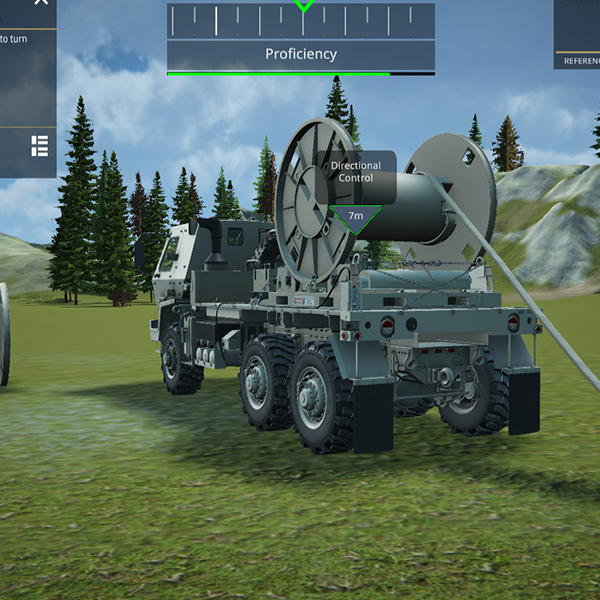Open the task list icon
The image size is (600, 600).
pyautogui.click(x=40, y=147)
